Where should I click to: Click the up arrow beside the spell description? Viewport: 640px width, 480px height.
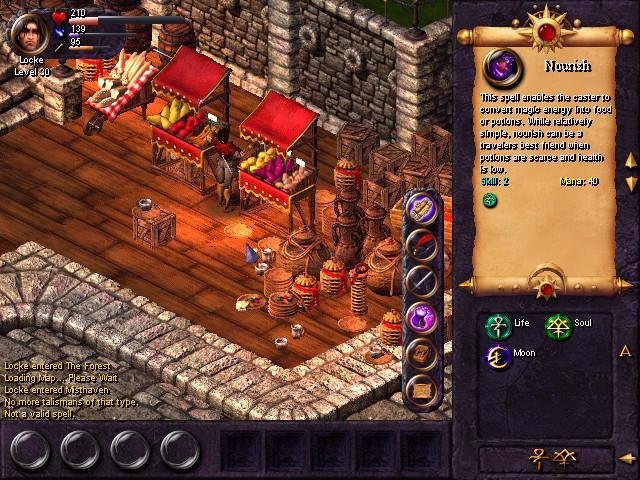point(631,161)
